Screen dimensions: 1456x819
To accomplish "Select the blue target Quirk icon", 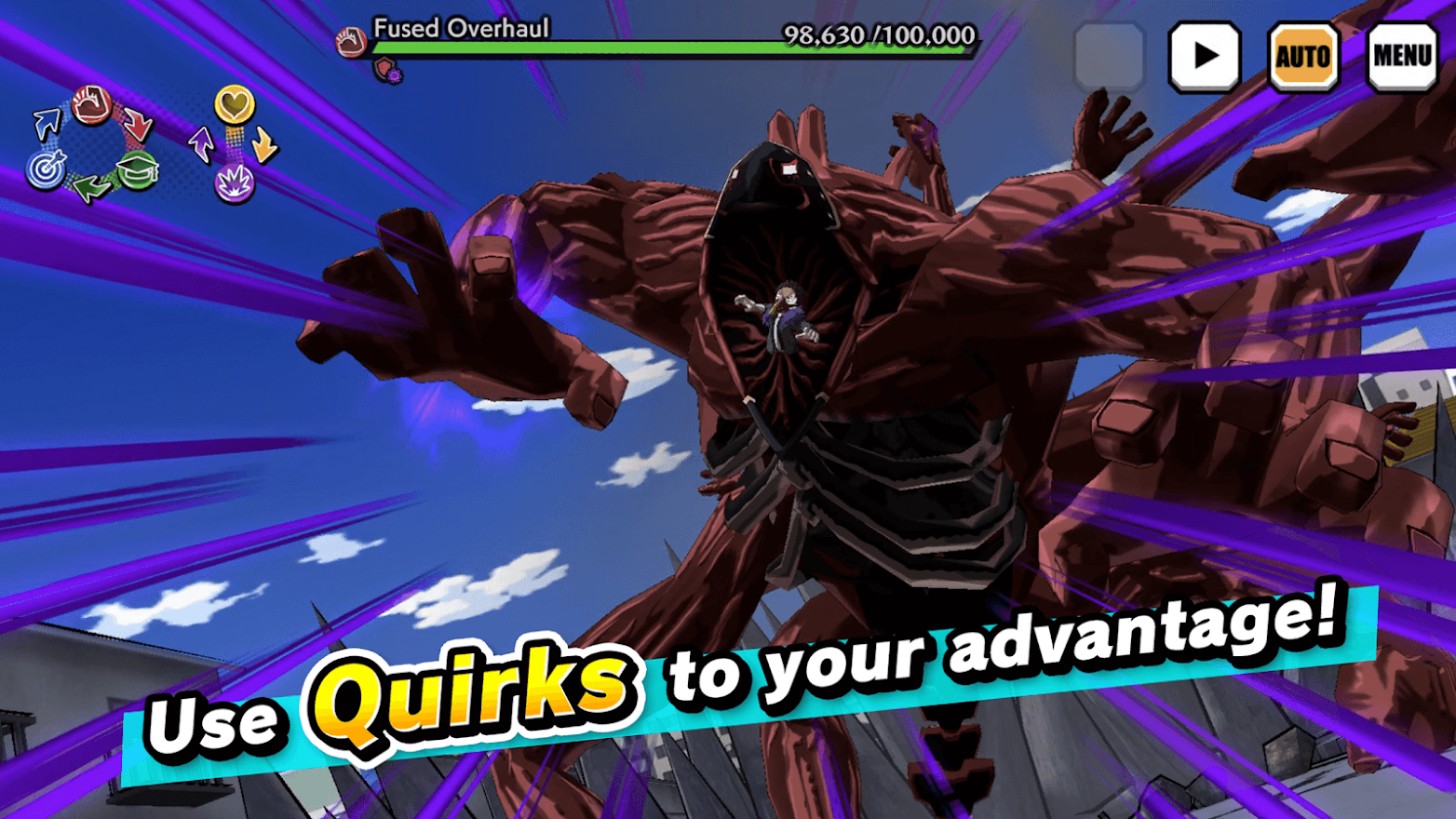I will [x=45, y=168].
